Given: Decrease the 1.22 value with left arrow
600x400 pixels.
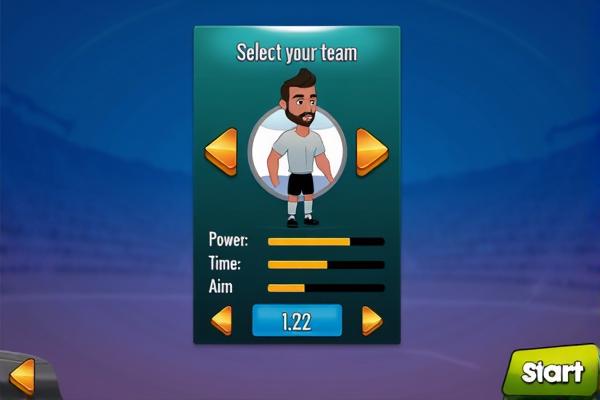Looking at the screenshot, I should 221,321.
